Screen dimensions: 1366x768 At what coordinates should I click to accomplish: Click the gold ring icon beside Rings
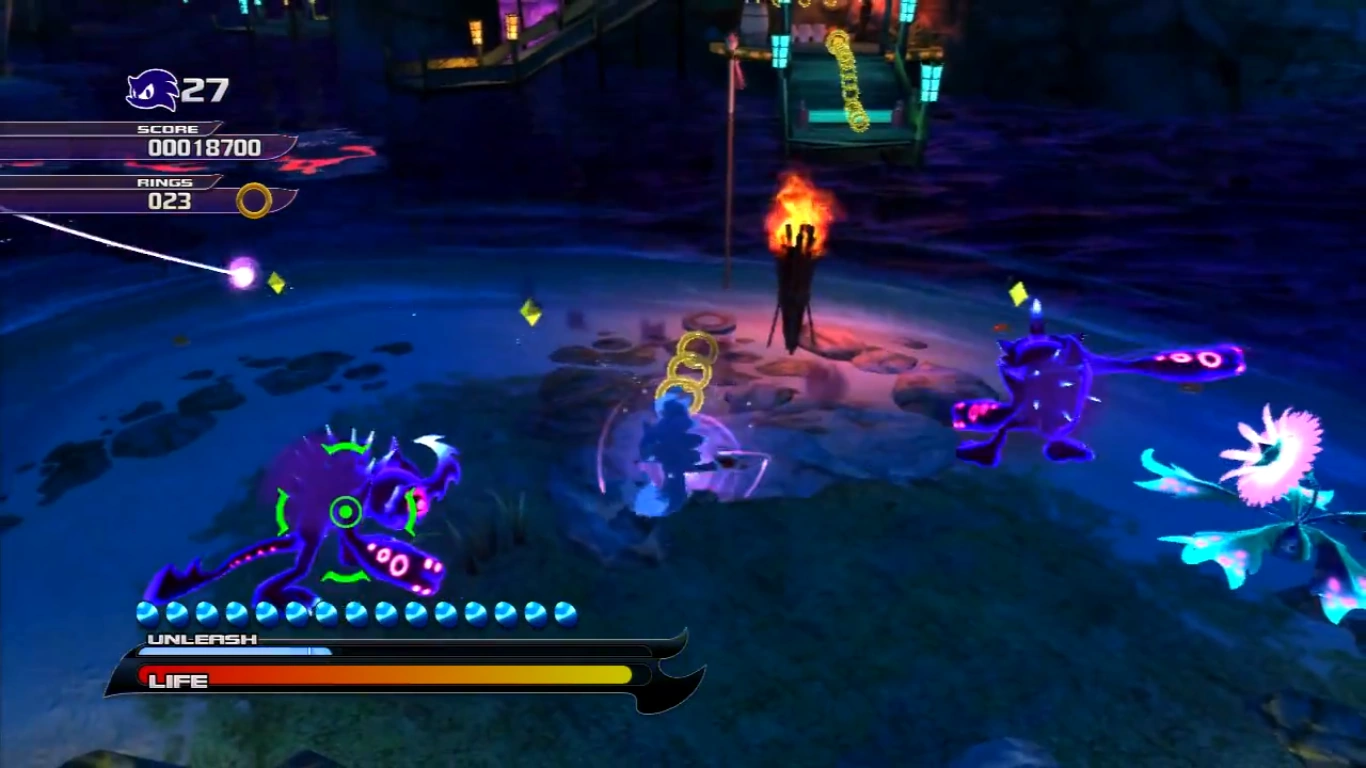point(254,200)
